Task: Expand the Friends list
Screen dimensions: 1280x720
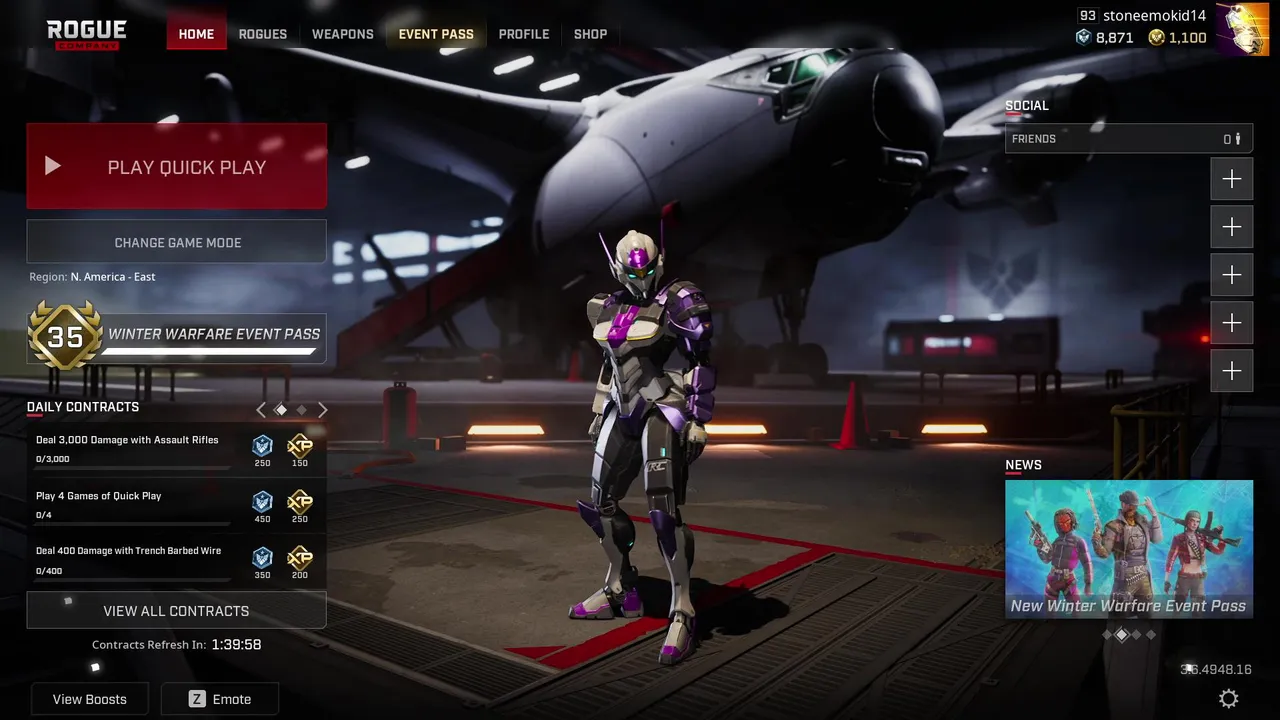Action: tap(1128, 139)
